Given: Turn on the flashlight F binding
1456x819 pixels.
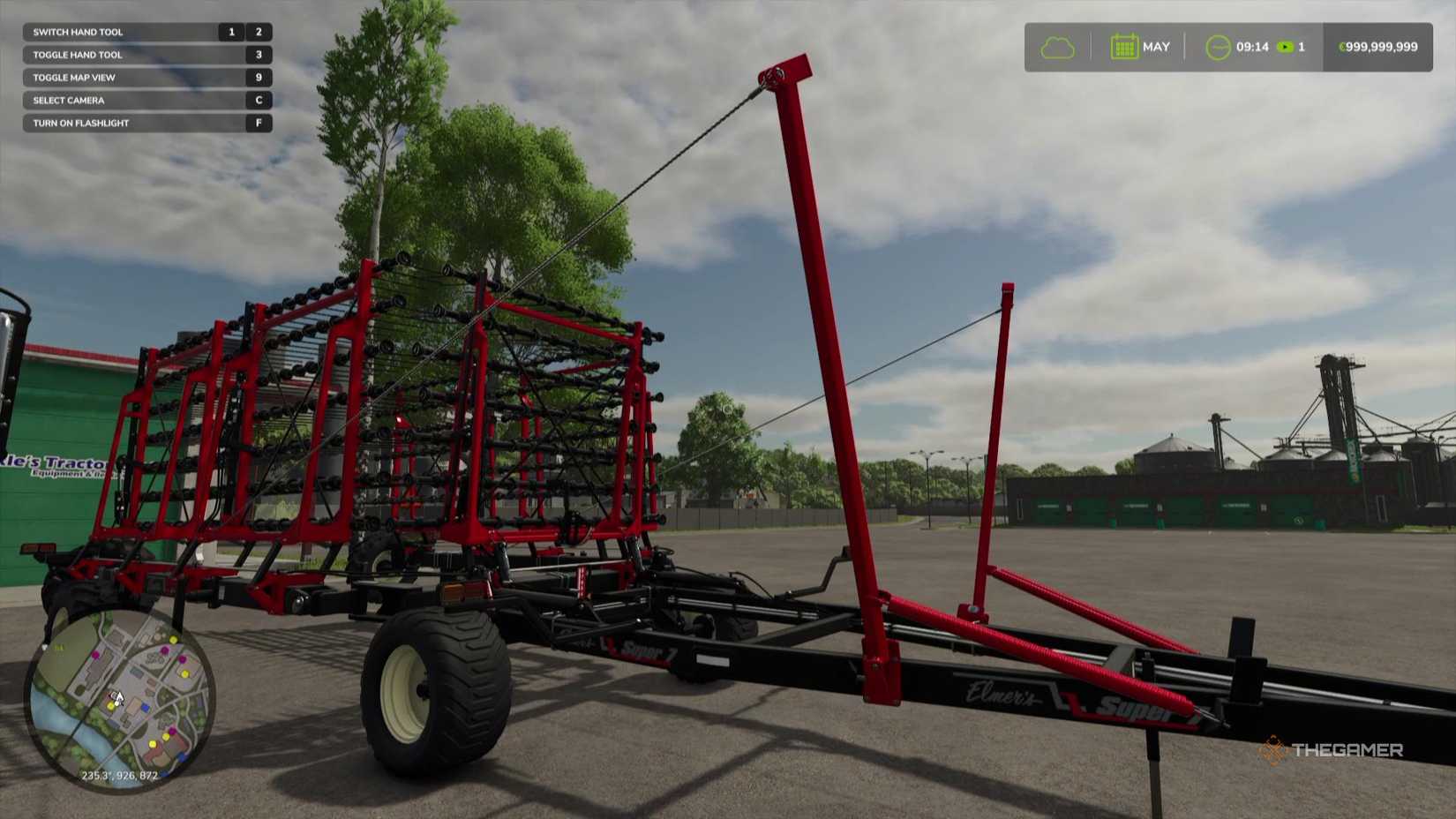Looking at the screenshot, I should point(257,123).
